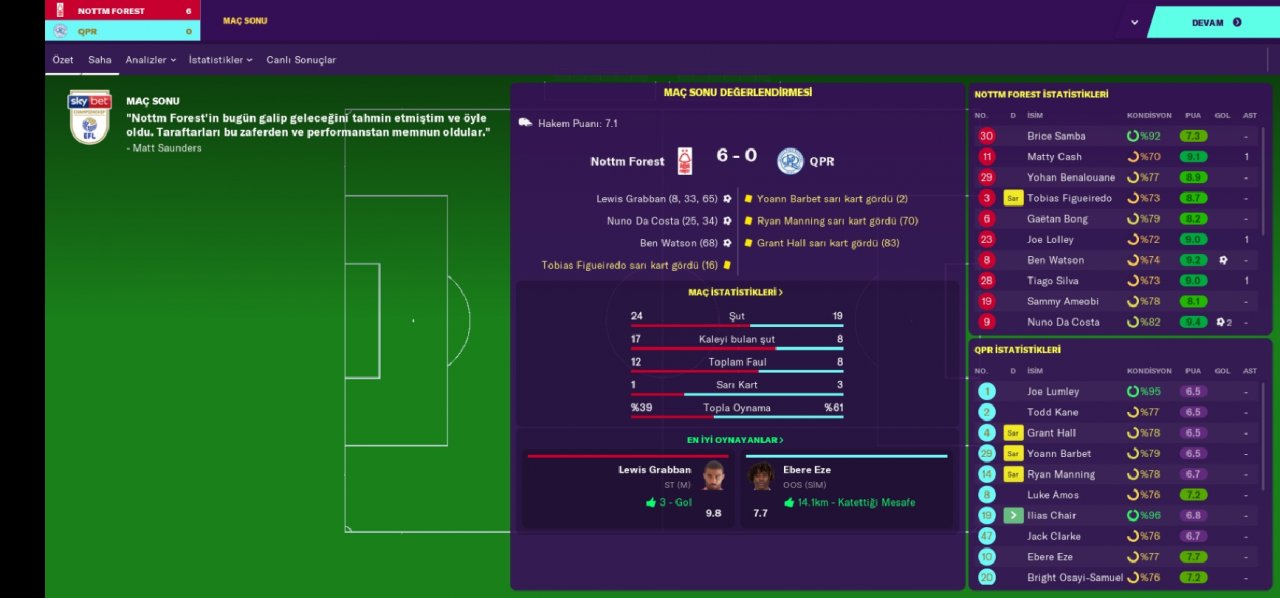Expand the Analizler dropdown
Viewport: 1280px width, 598px height.
150,60
